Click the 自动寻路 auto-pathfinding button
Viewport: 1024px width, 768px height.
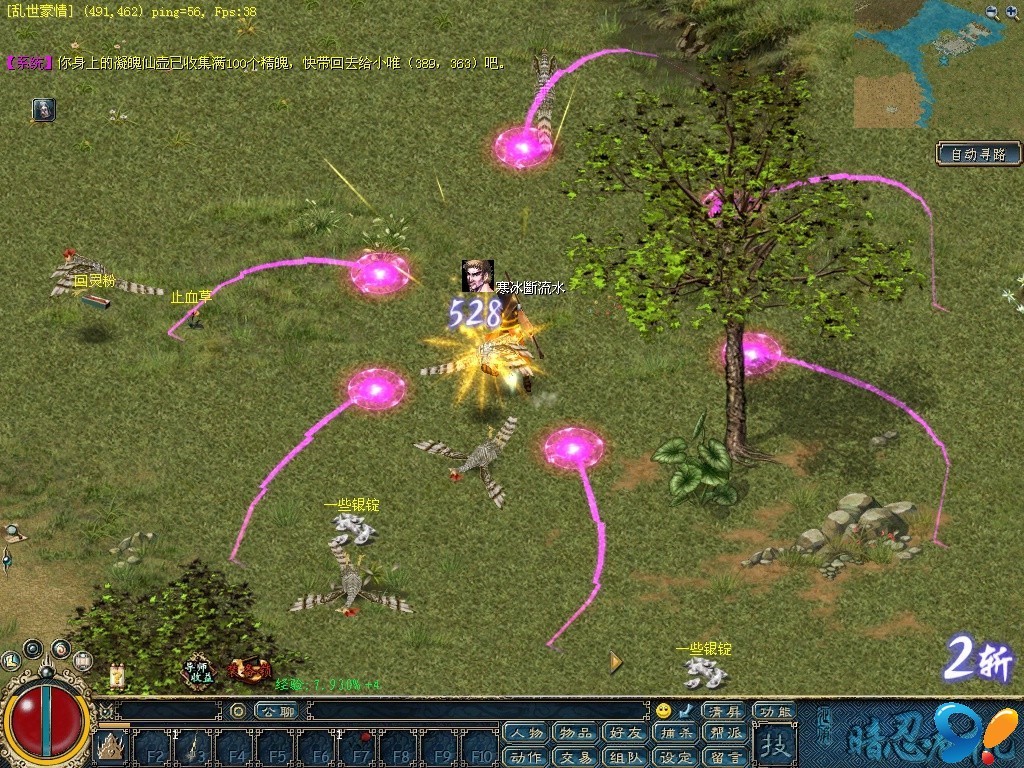[x=978, y=154]
